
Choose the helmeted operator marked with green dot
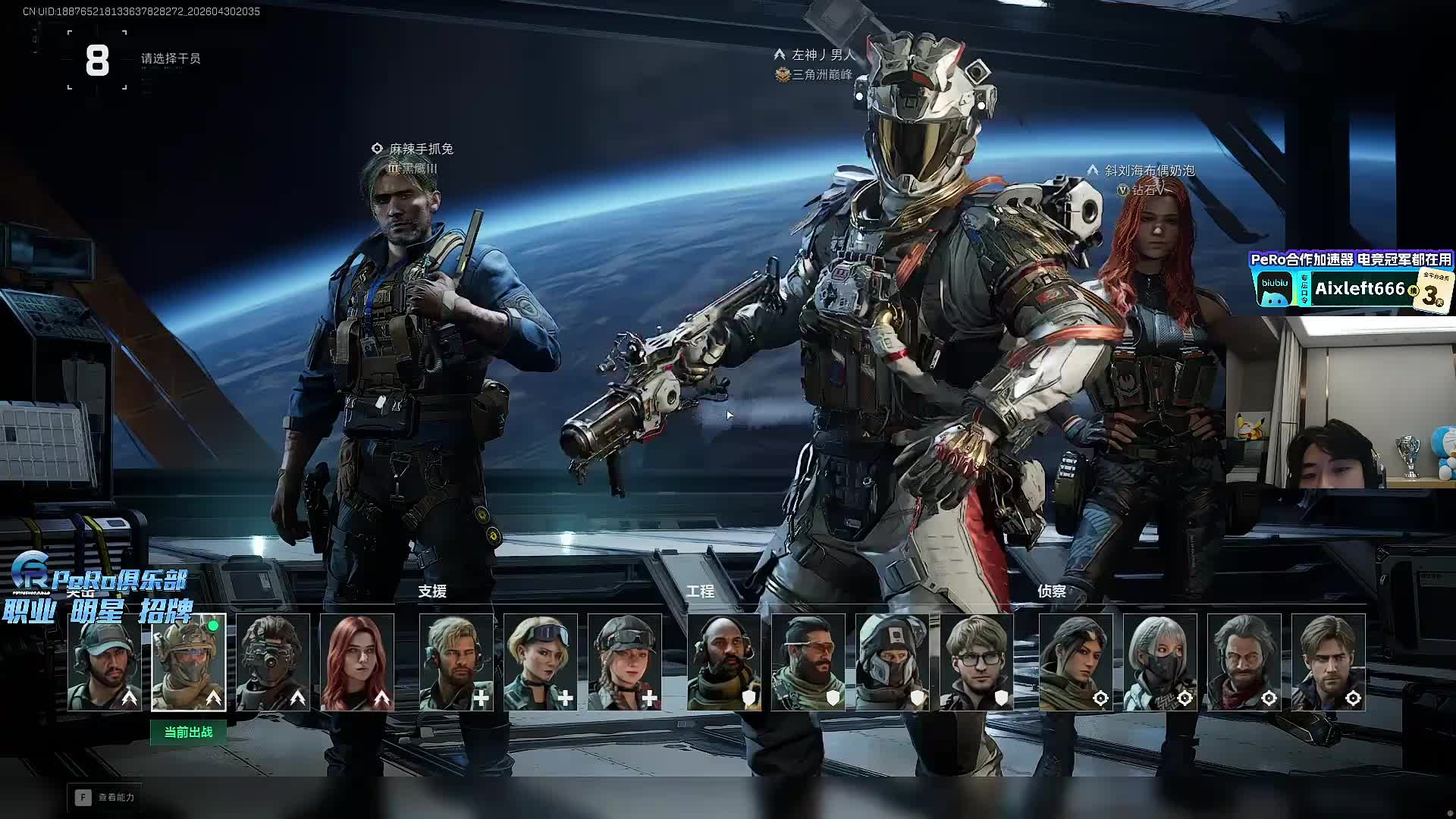(x=189, y=662)
